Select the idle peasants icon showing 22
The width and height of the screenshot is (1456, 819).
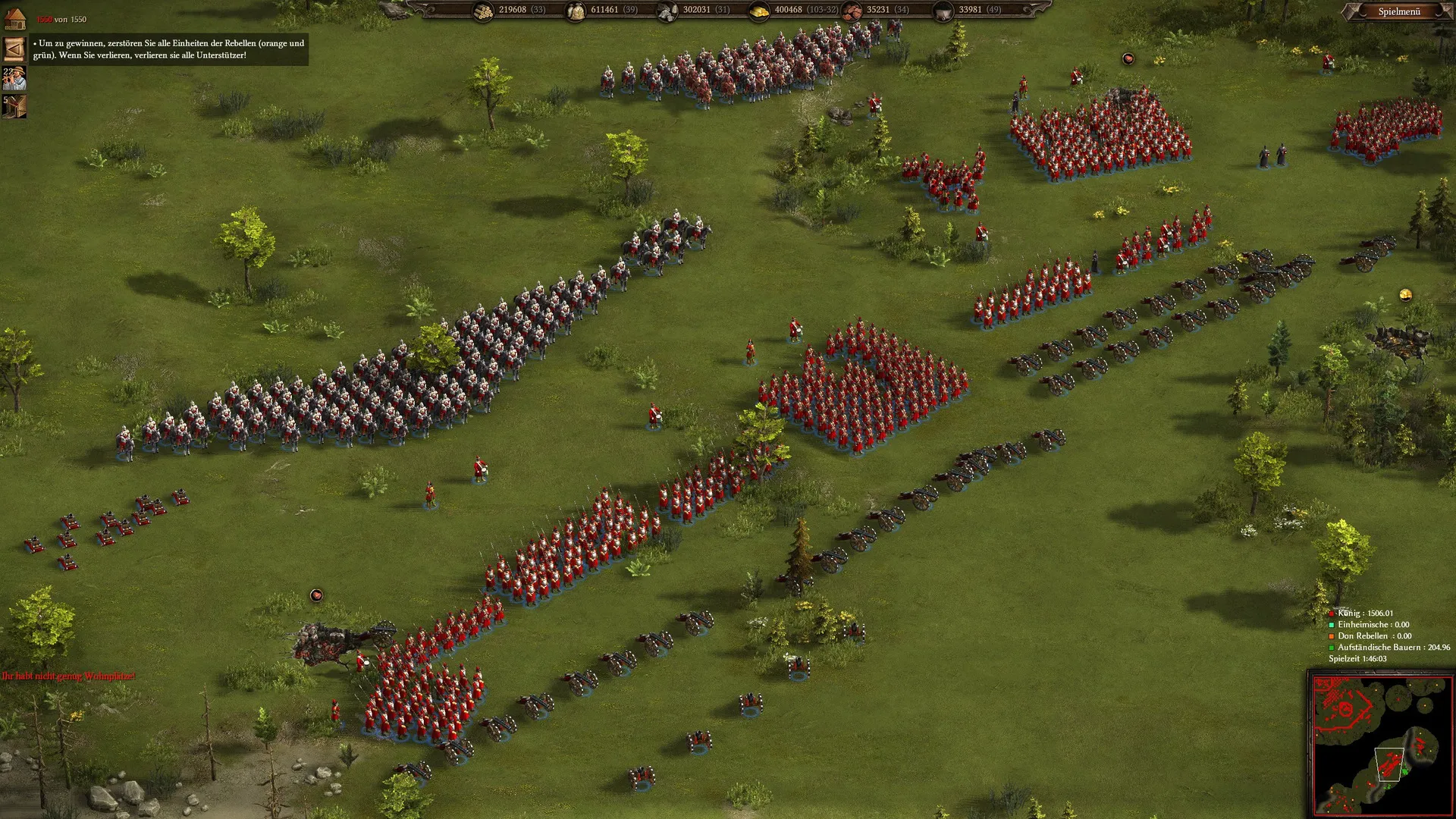[x=14, y=77]
